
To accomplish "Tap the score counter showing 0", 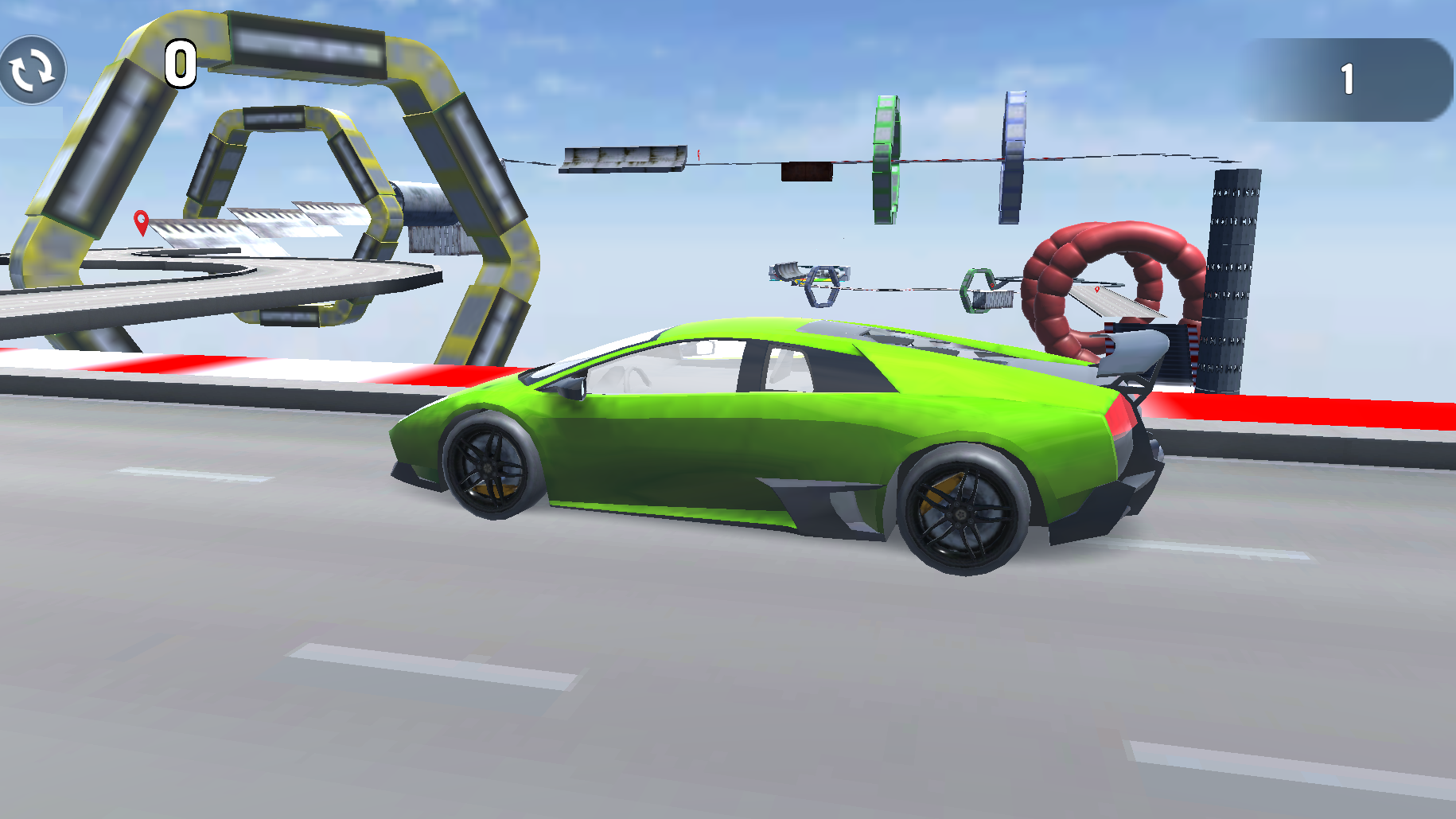I will [x=180, y=64].
